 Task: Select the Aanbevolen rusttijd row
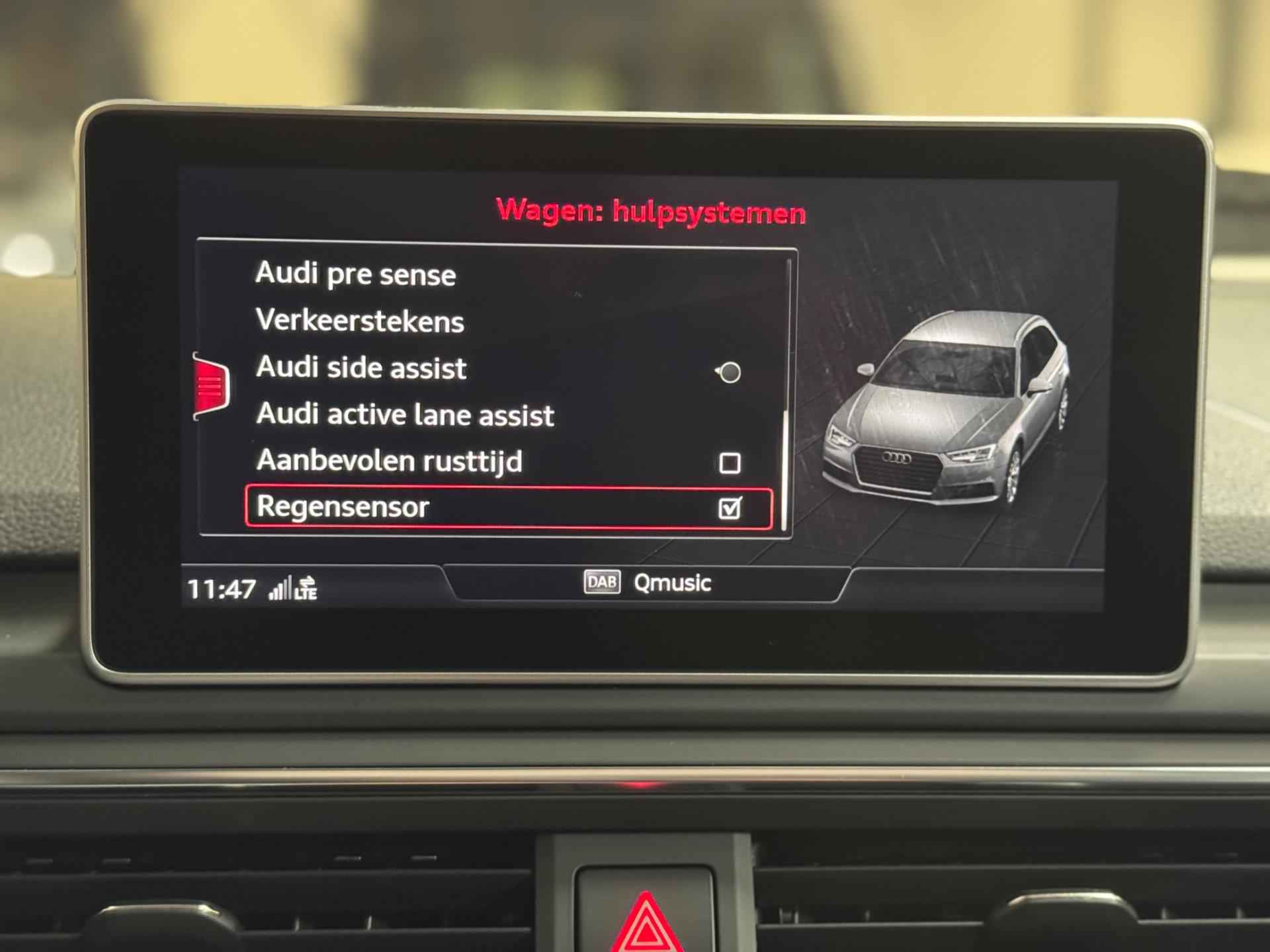tap(389, 461)
